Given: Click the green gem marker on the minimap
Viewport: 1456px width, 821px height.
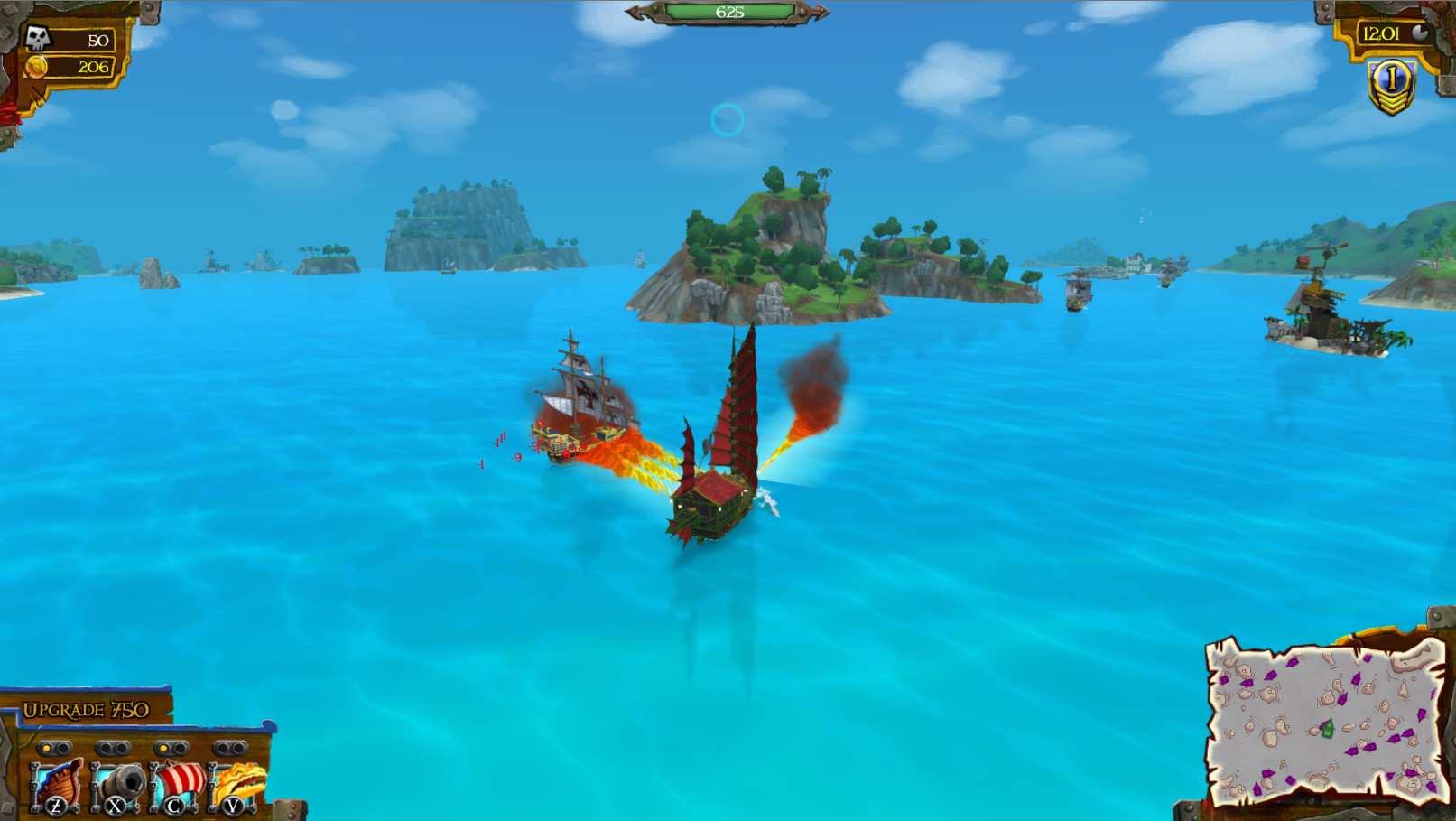Looking at the screenshot, I should point(1327,728).
